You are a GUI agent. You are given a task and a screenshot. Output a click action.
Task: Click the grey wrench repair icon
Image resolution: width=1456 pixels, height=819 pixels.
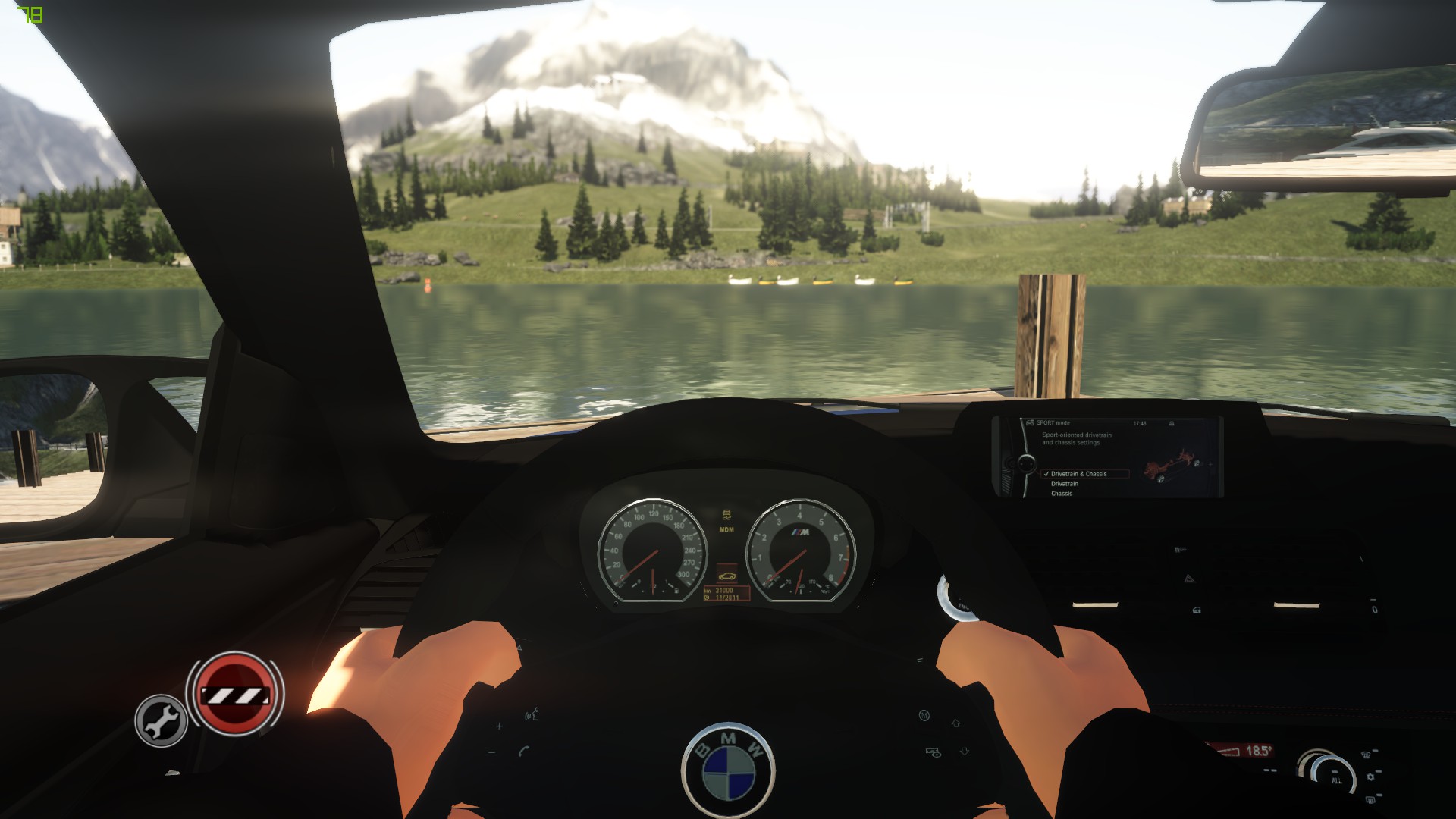[x=161, y=720]
